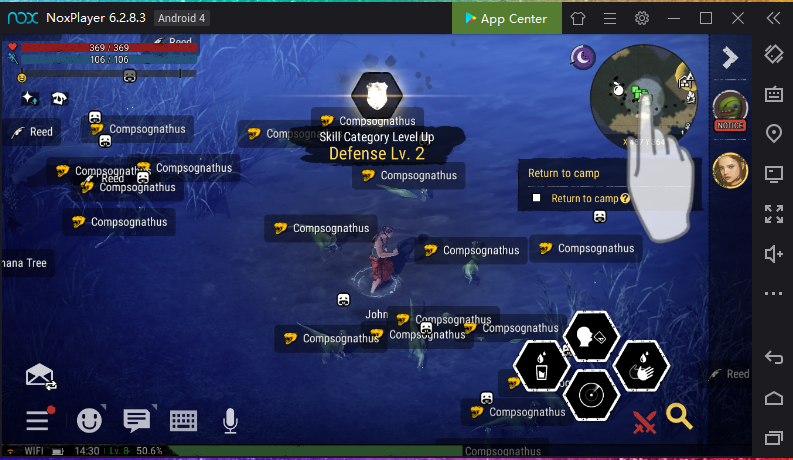This screenshot has height=460, width=793.
Task: Open the NoxPlayer App Center
Action: point(504,18)
